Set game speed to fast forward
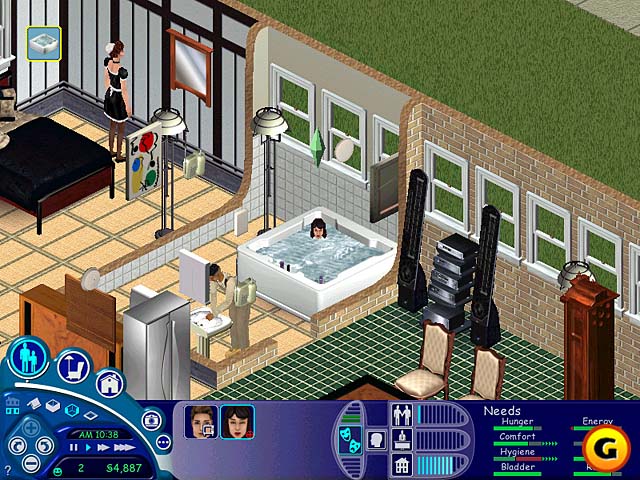Image resolution: width=640 pixels, height=480 pixels. coord(102,448)
